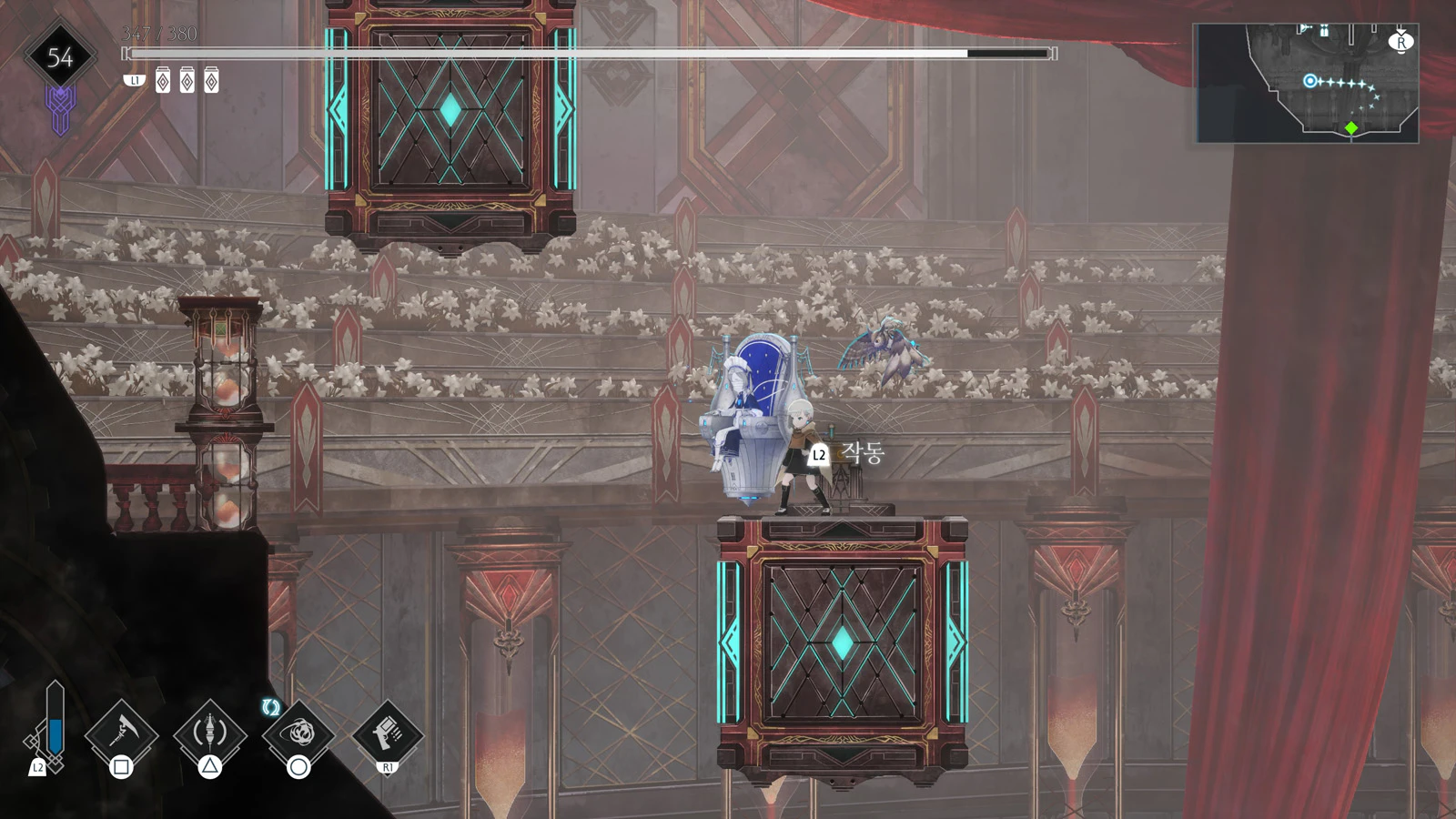Open the minimap in the corner
This screenshot has height=819, width=1456.
1307,83
